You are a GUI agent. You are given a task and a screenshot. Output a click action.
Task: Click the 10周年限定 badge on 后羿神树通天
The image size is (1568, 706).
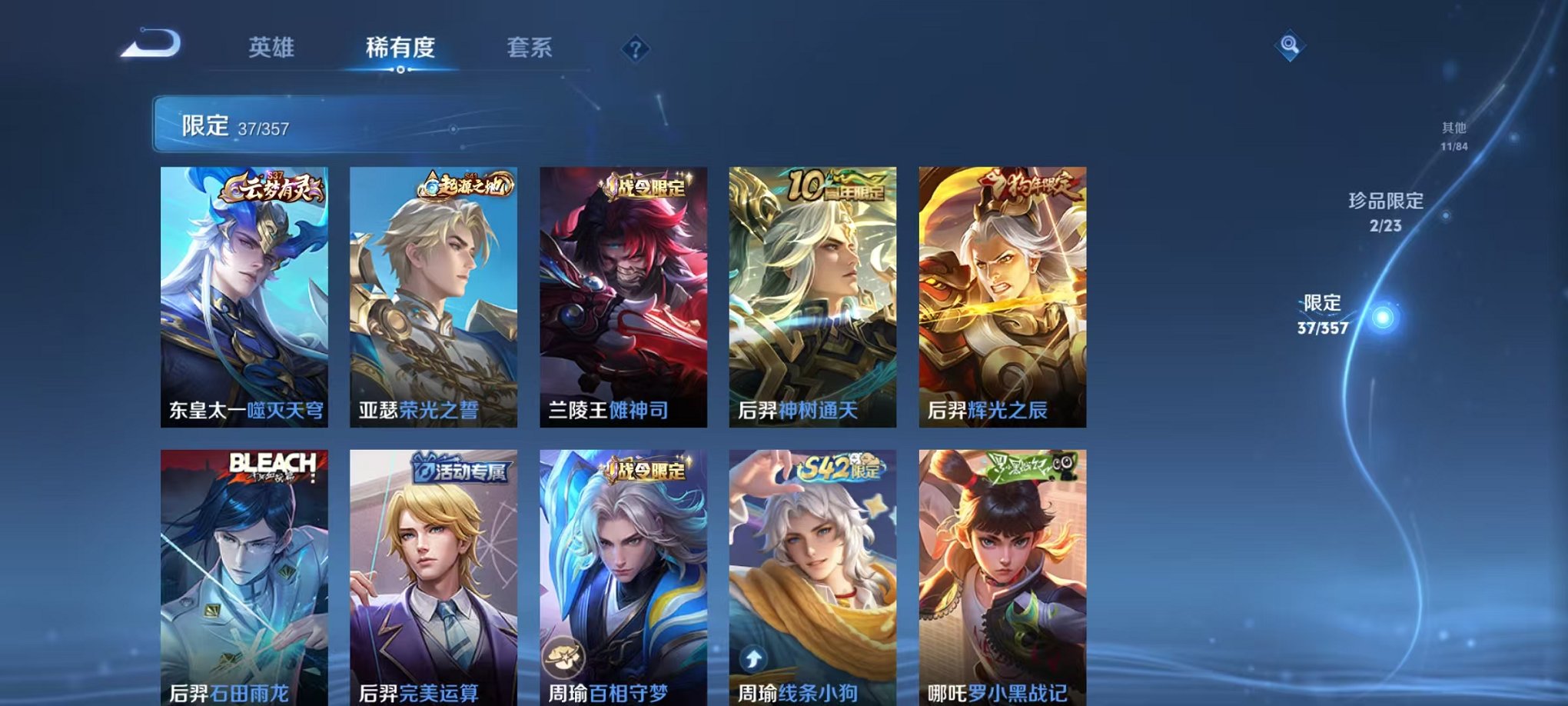point(836,186)
